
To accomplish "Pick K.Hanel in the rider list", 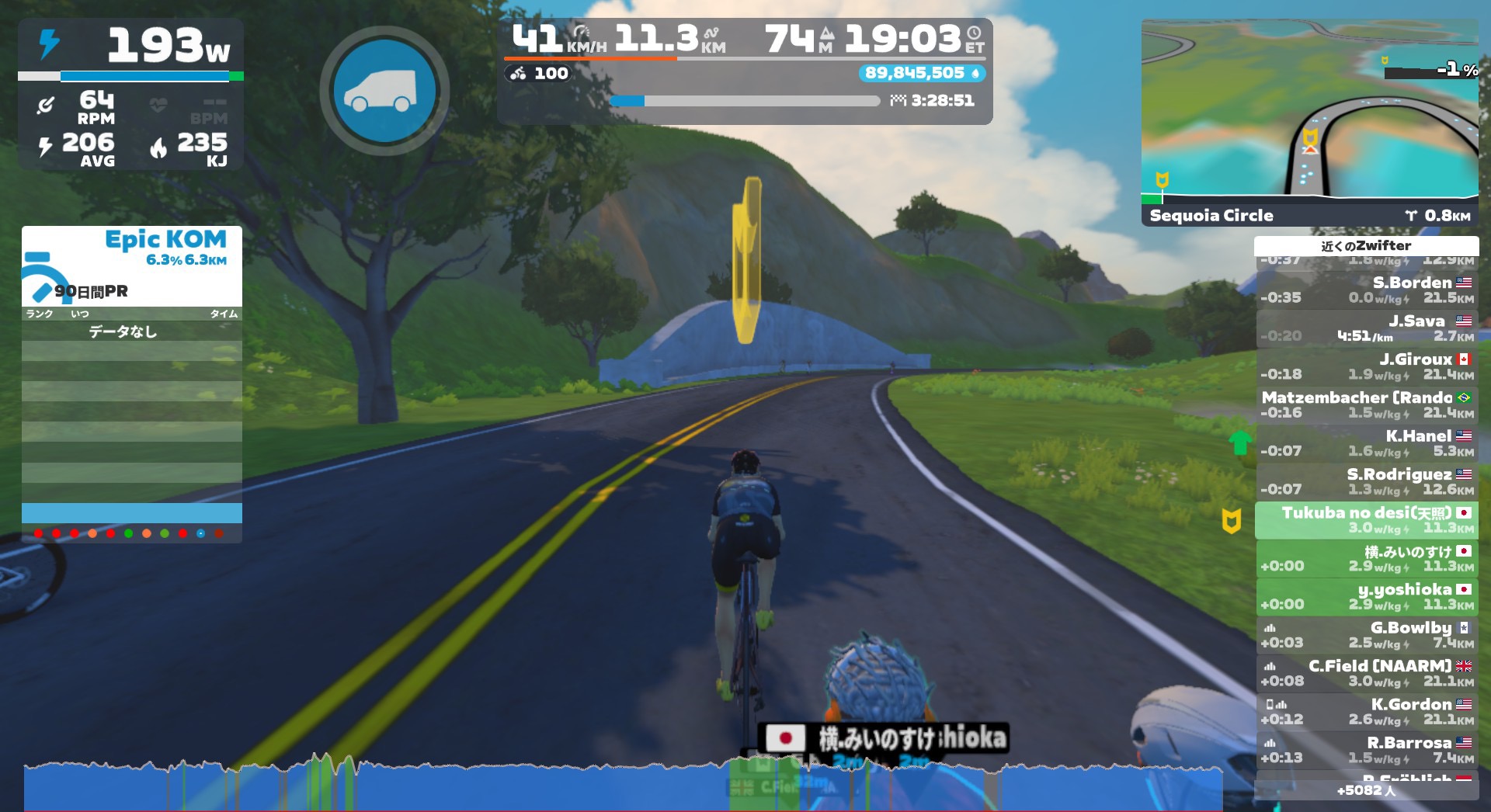I will (x=1367, y=443).
